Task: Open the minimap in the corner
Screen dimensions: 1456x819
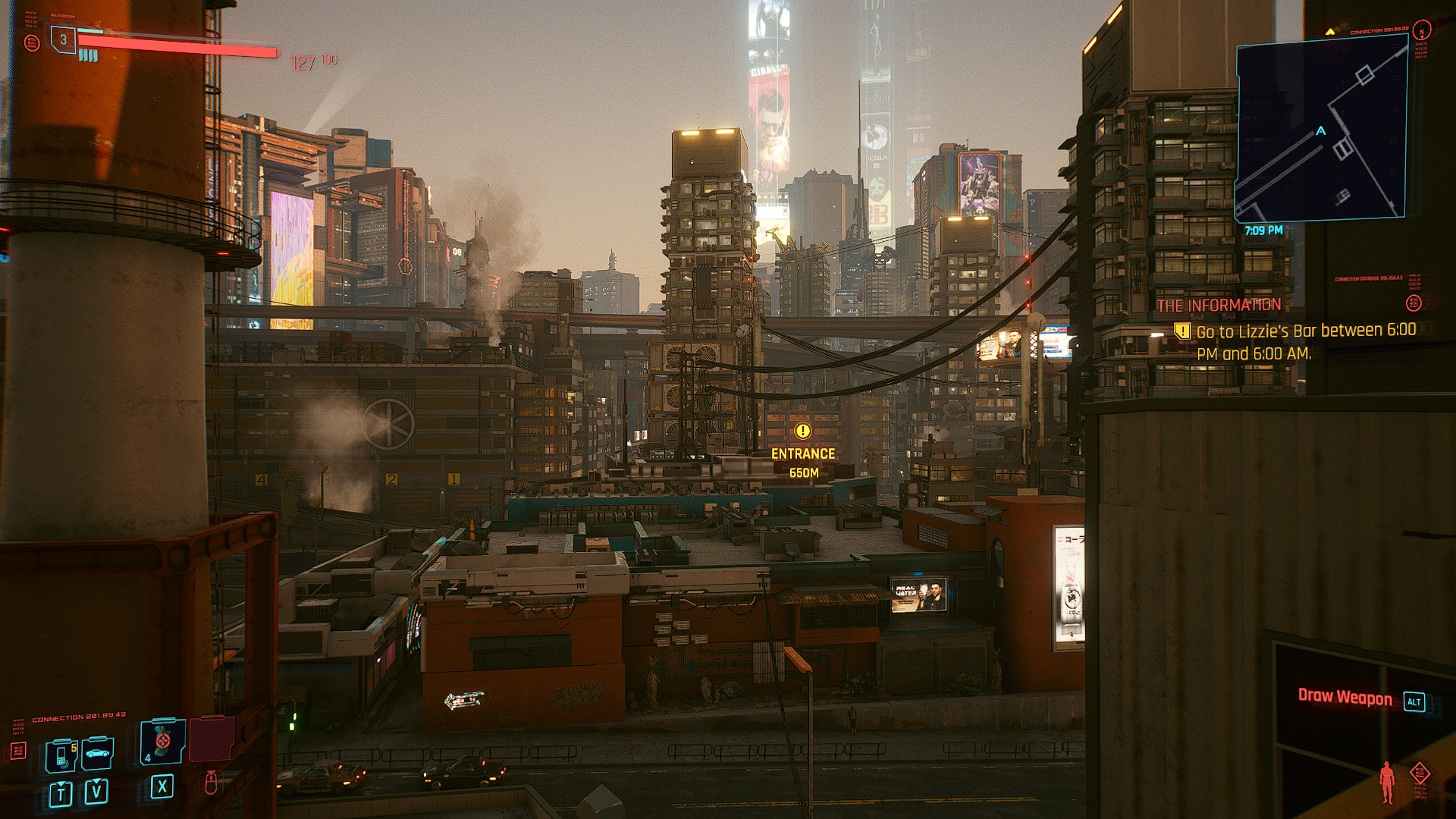Action: click(x=1321, y=129)
